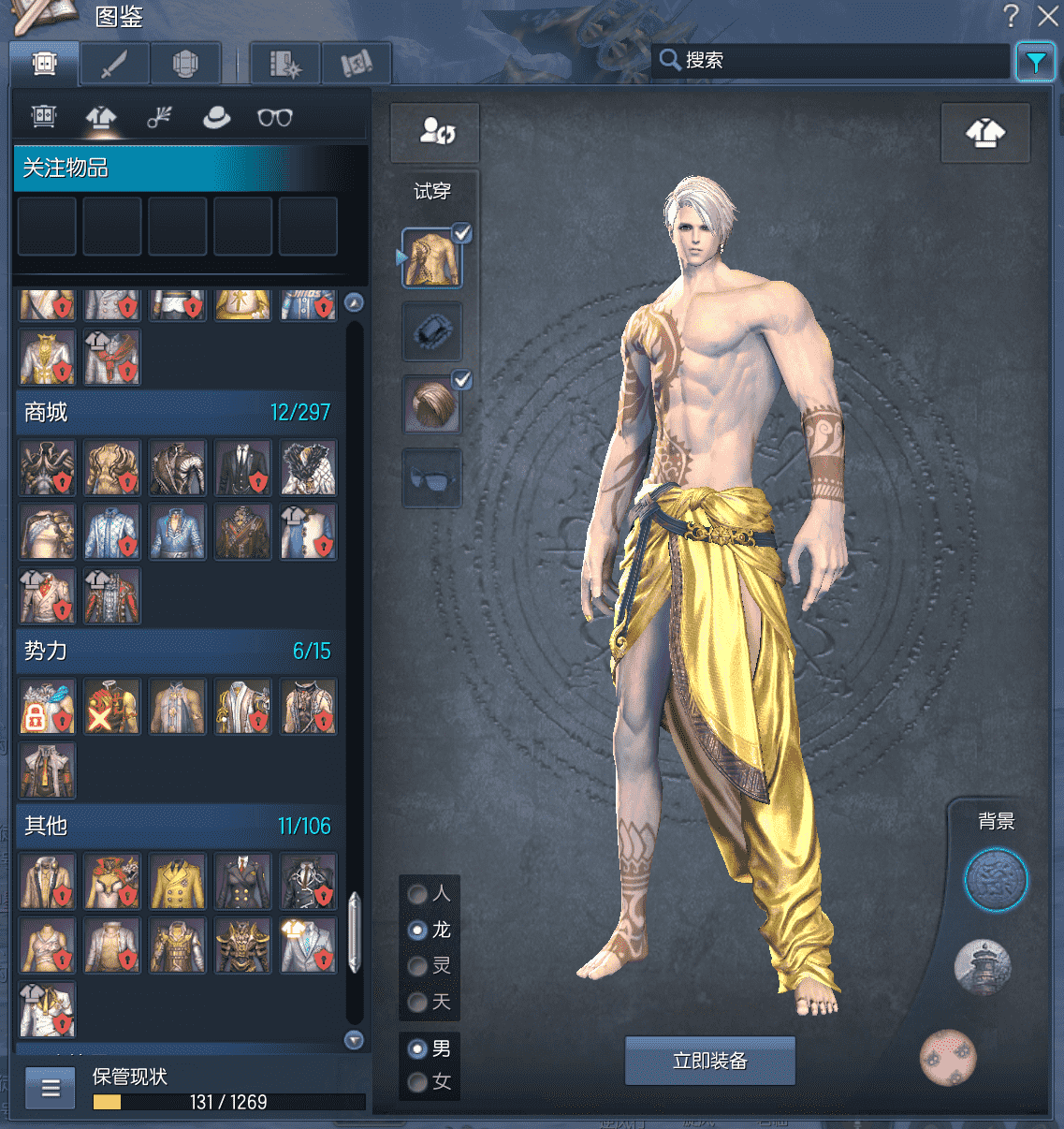1064x1129 pixels.
Task: Click the character swap button above 试穿
Action: click(435, 132)
